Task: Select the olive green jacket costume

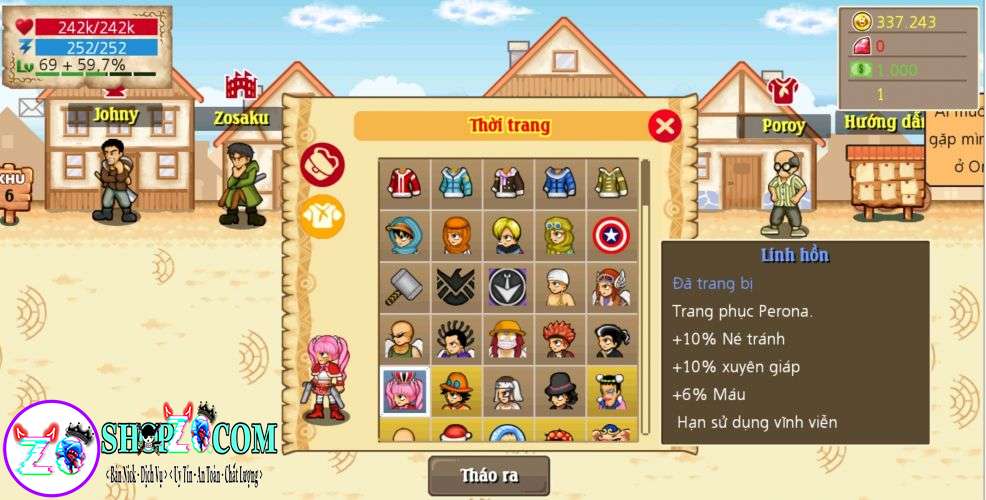Action: tap(612, 181)
